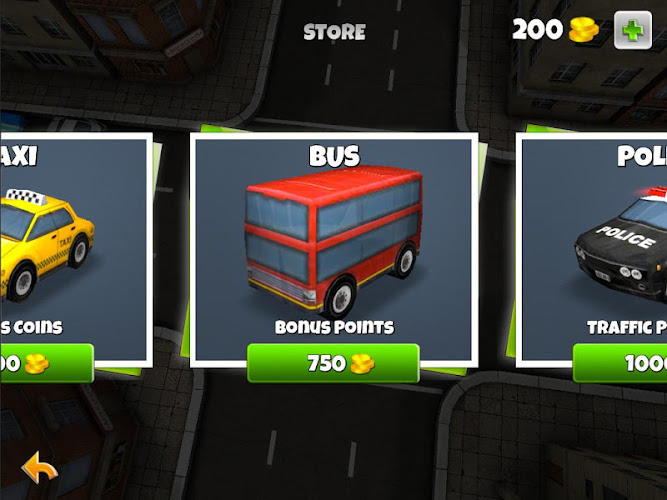Image resolution: width=667 pixels, height=500 pixels.
Task: Buy the Bus for 750 coins
Action: click(333, 363)
